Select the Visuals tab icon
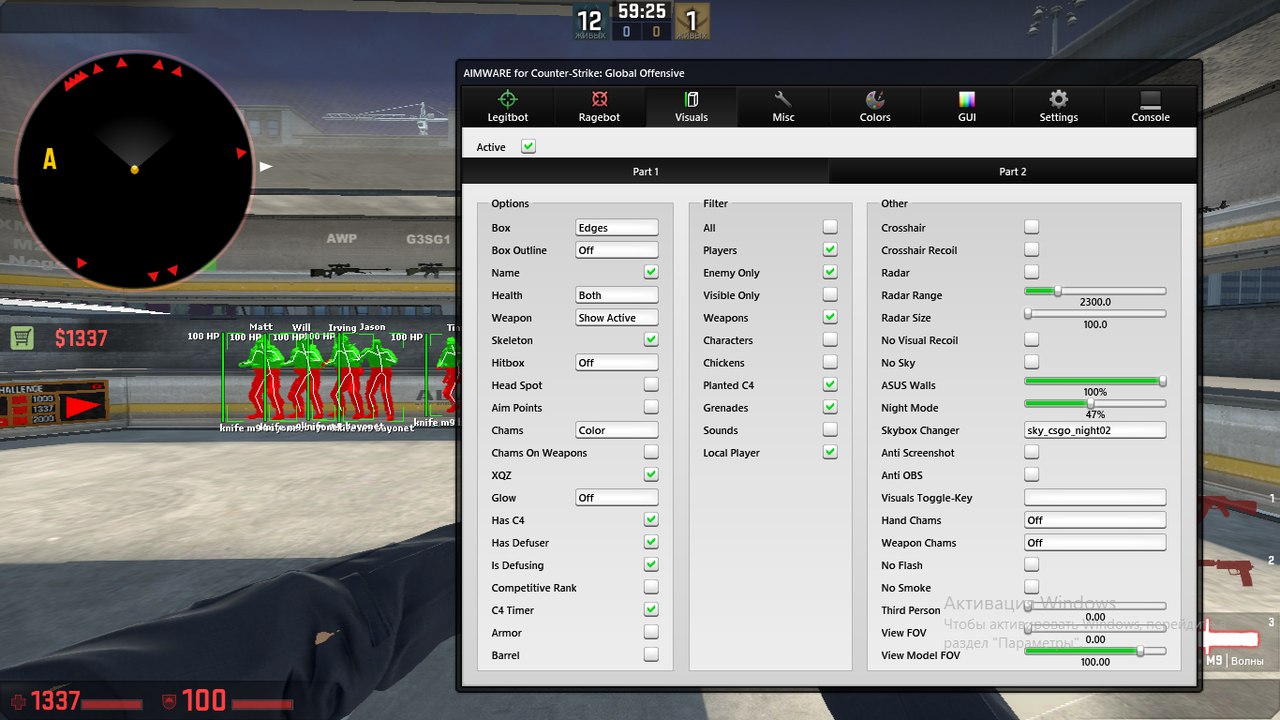 click(x=691, y=107)
